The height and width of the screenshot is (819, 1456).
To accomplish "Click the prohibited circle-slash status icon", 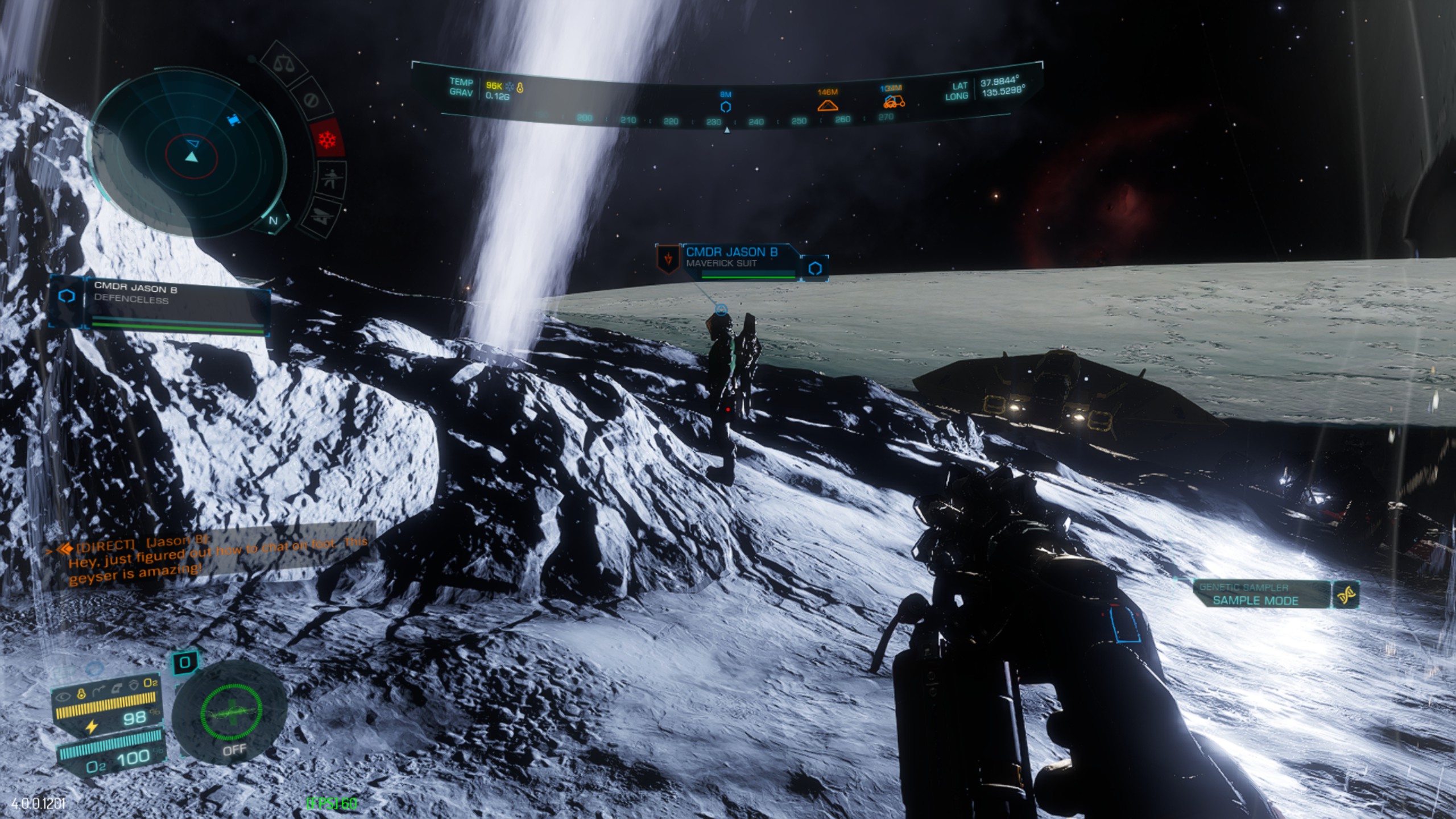I will [x=311, y=101].
